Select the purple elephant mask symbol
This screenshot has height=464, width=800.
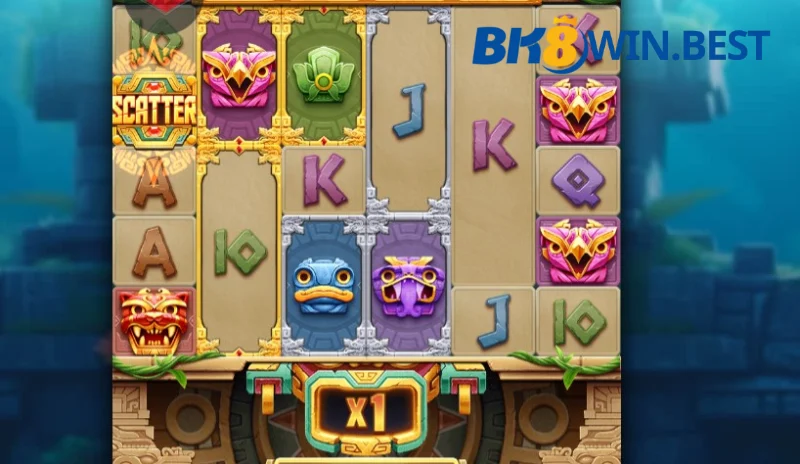408,286
